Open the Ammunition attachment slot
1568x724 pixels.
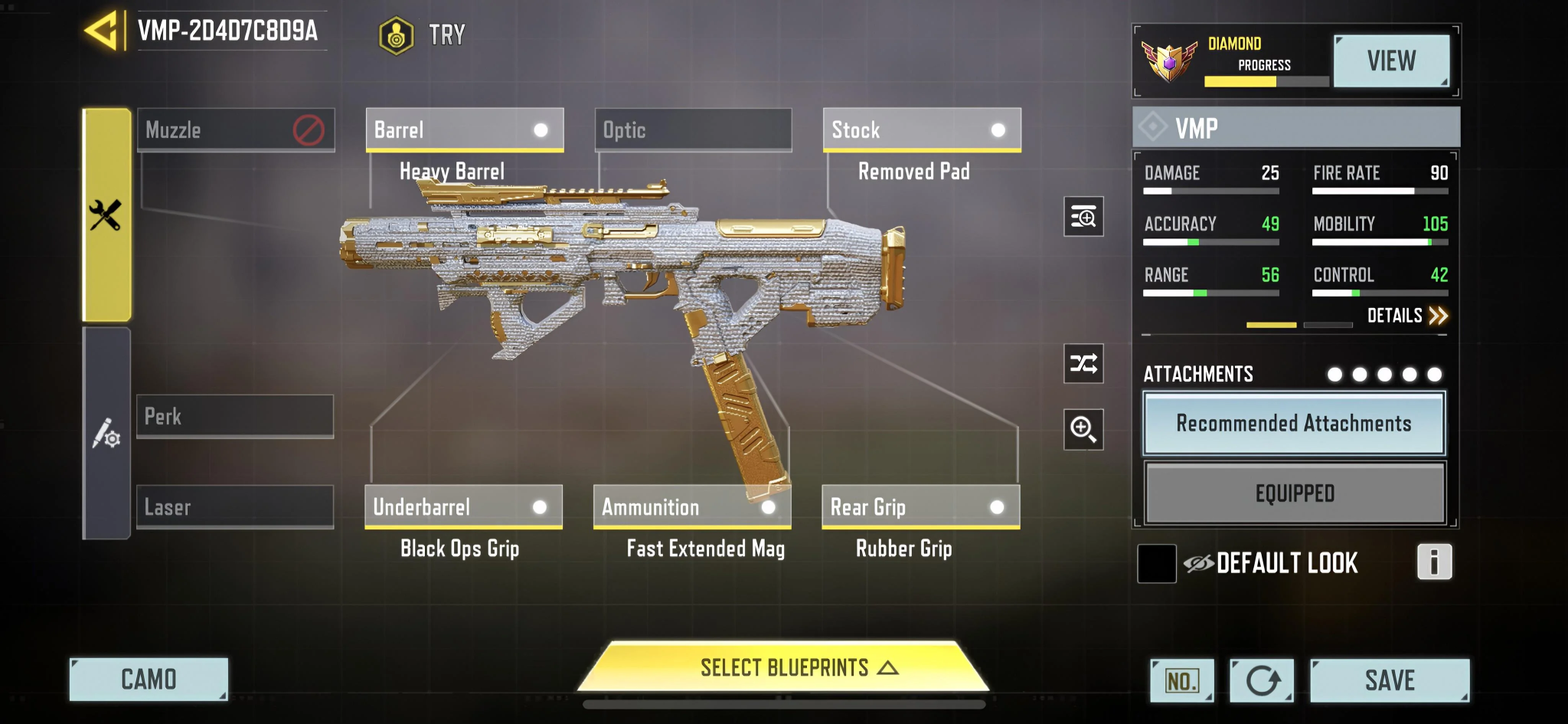[691, 506]
